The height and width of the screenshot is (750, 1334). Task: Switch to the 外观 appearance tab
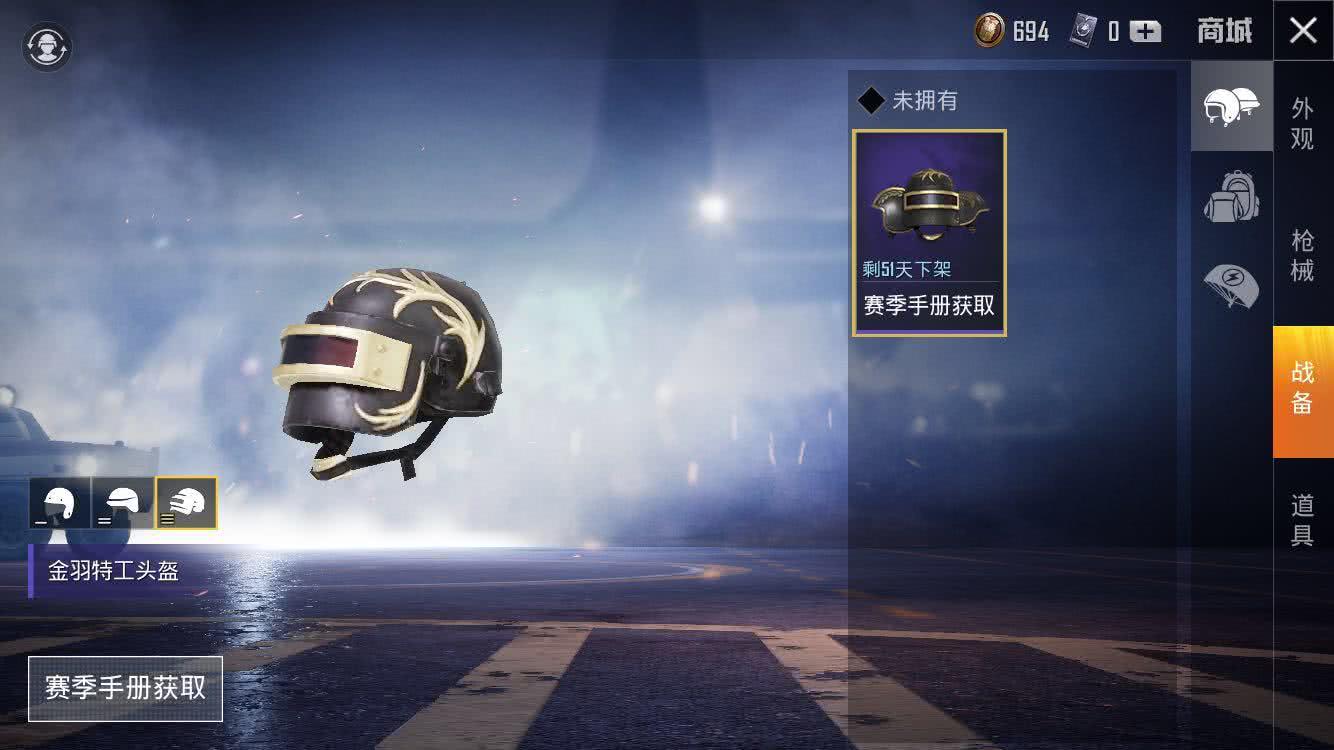coord(1302,123)
